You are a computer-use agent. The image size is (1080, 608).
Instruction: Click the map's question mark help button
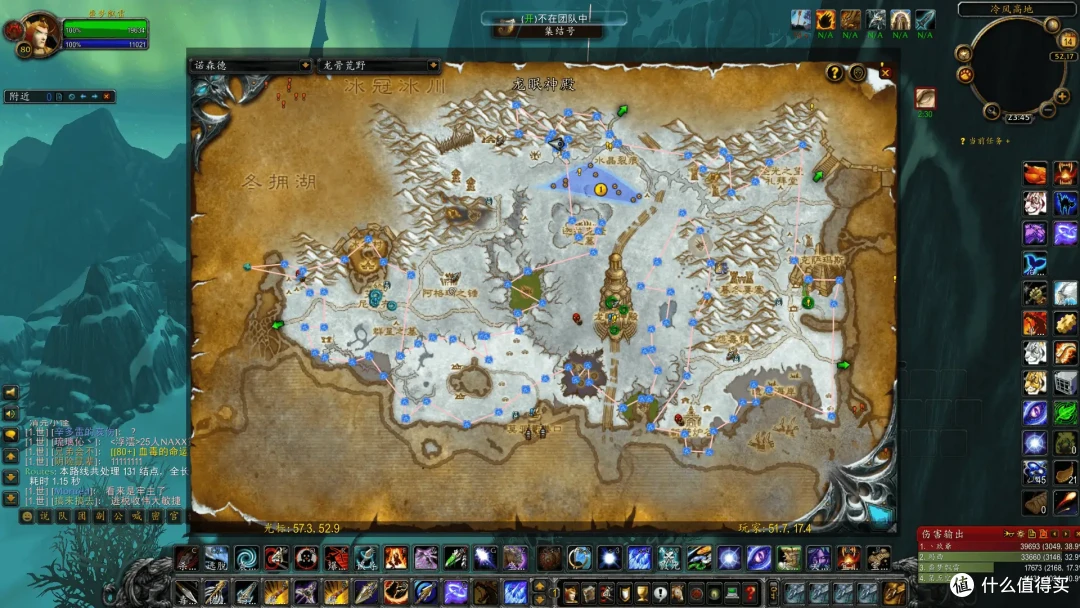point(834,72)
